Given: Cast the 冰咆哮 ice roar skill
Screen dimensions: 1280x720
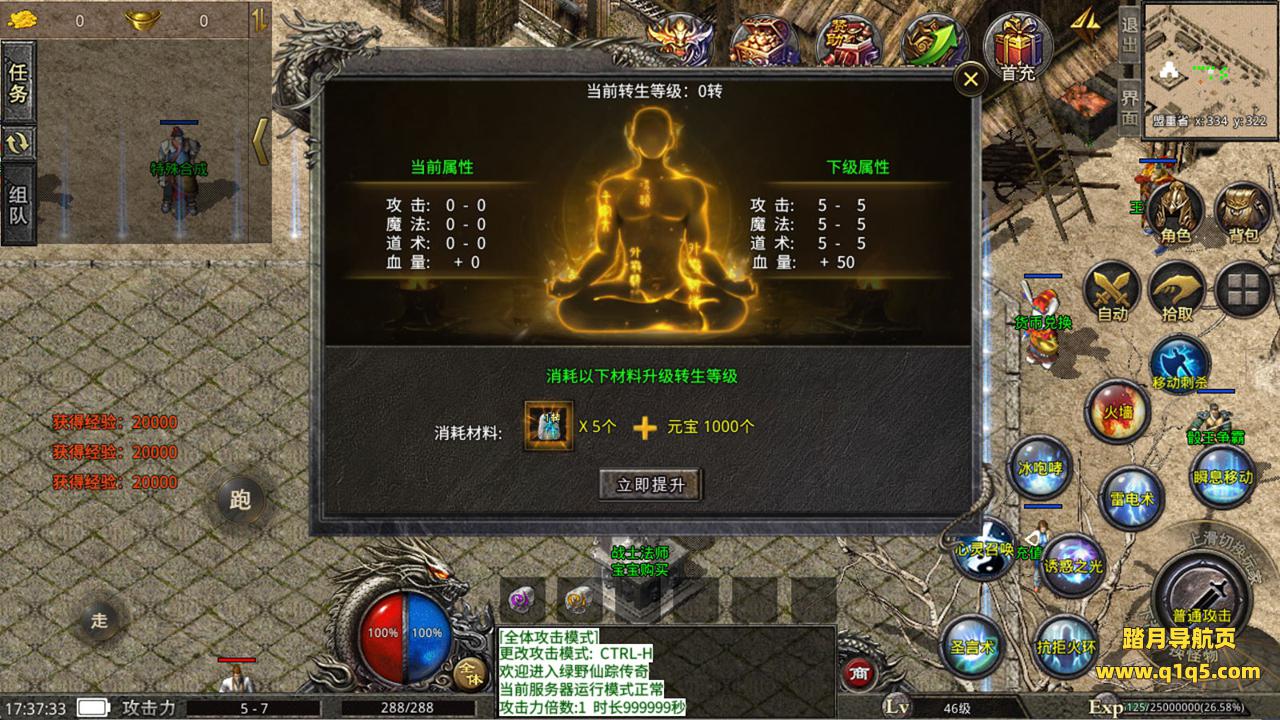Looking at the screenshot, I should pos(1039,466).
